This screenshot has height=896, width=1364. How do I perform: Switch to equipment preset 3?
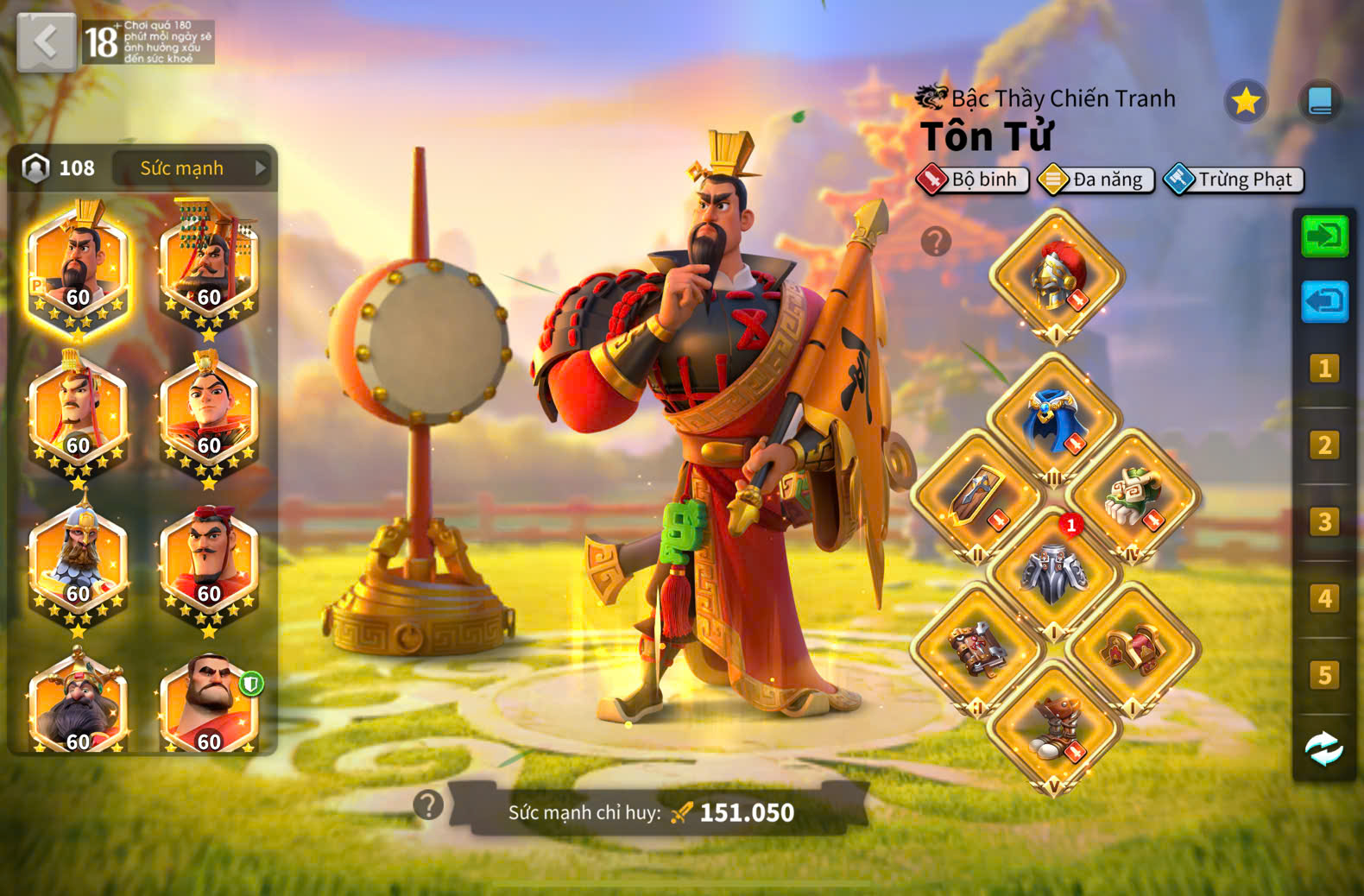(x=1324, y=522)
